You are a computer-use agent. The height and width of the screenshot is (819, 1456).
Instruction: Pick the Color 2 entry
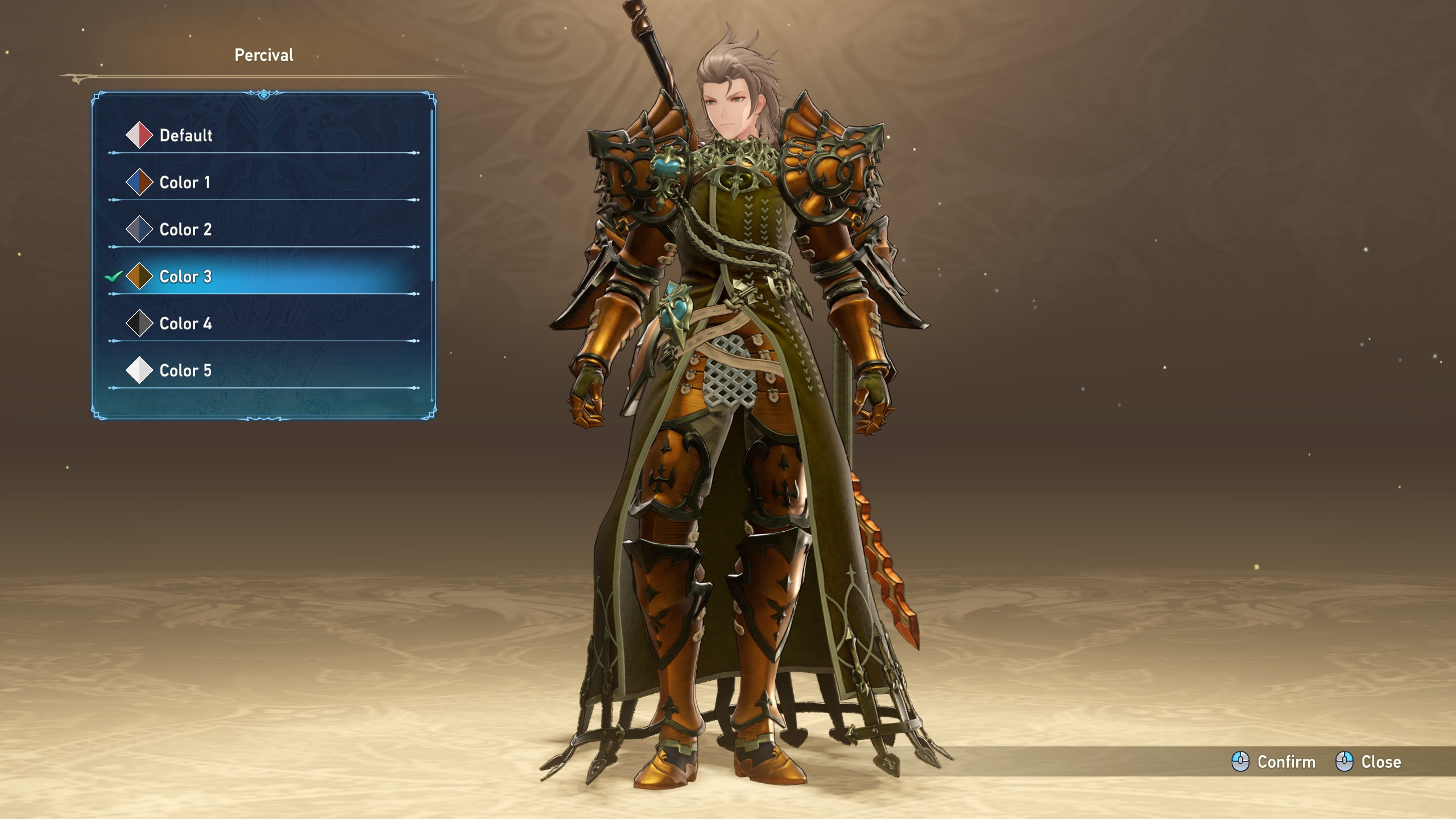[x=185, y=230]
